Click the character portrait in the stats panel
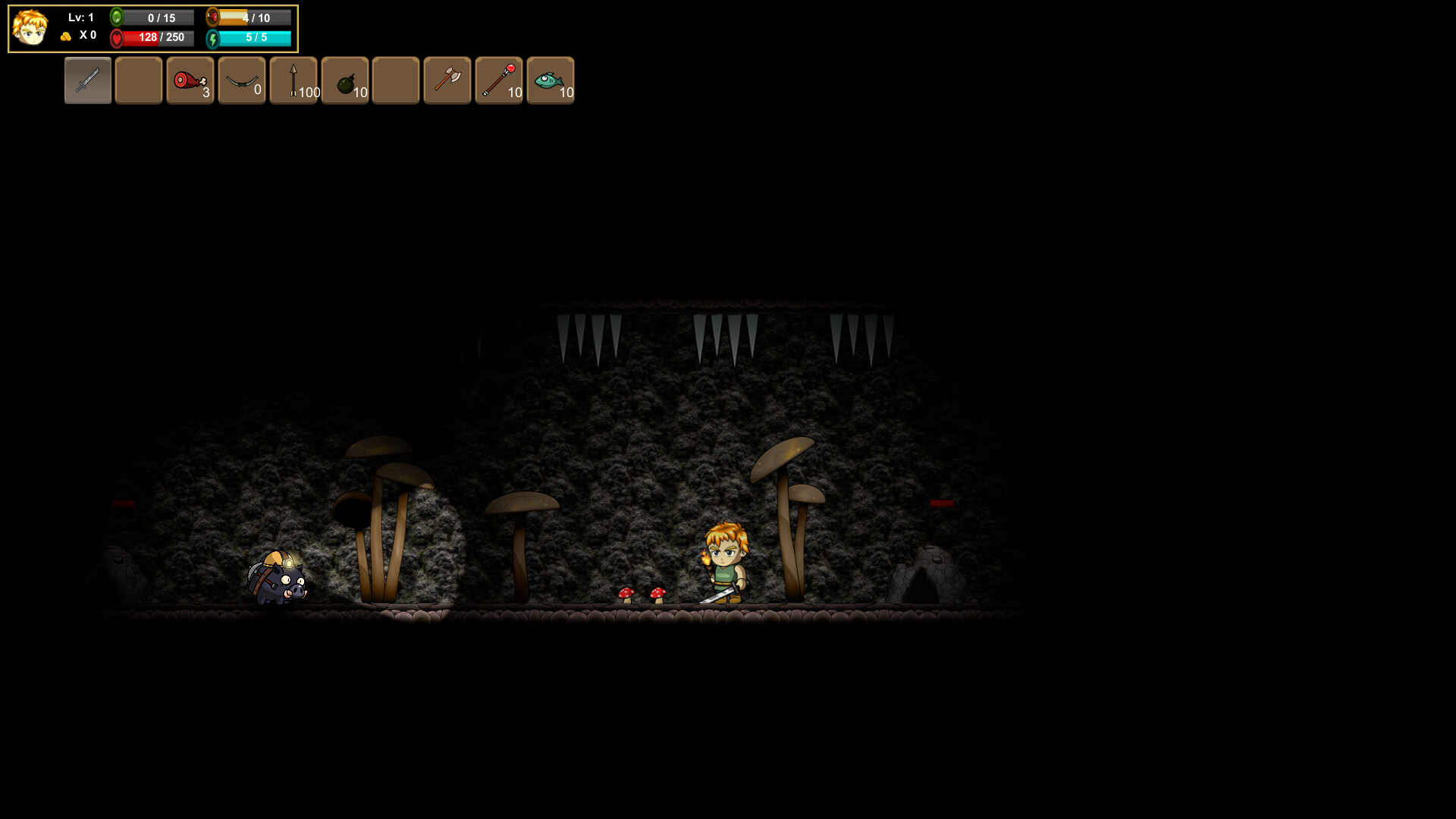 (x=30, y=28)
